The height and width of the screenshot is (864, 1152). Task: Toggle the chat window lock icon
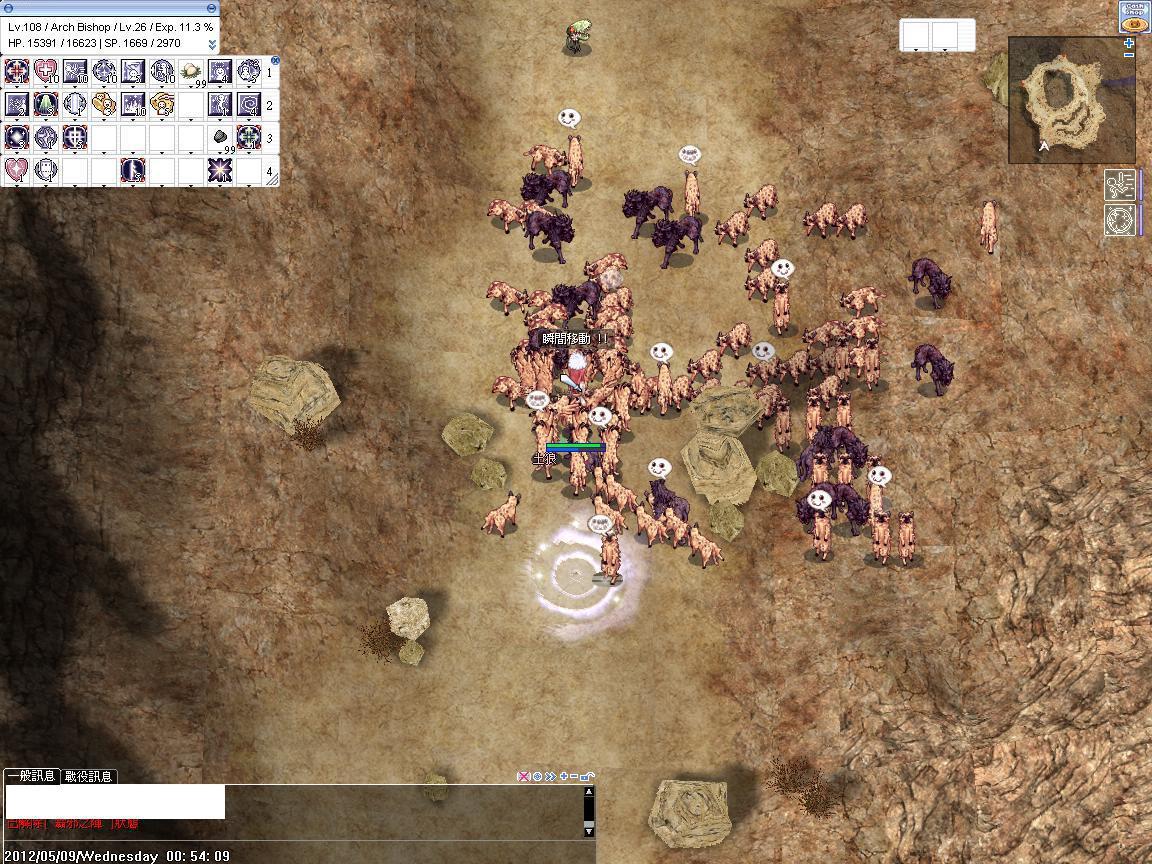pos(587,776)
